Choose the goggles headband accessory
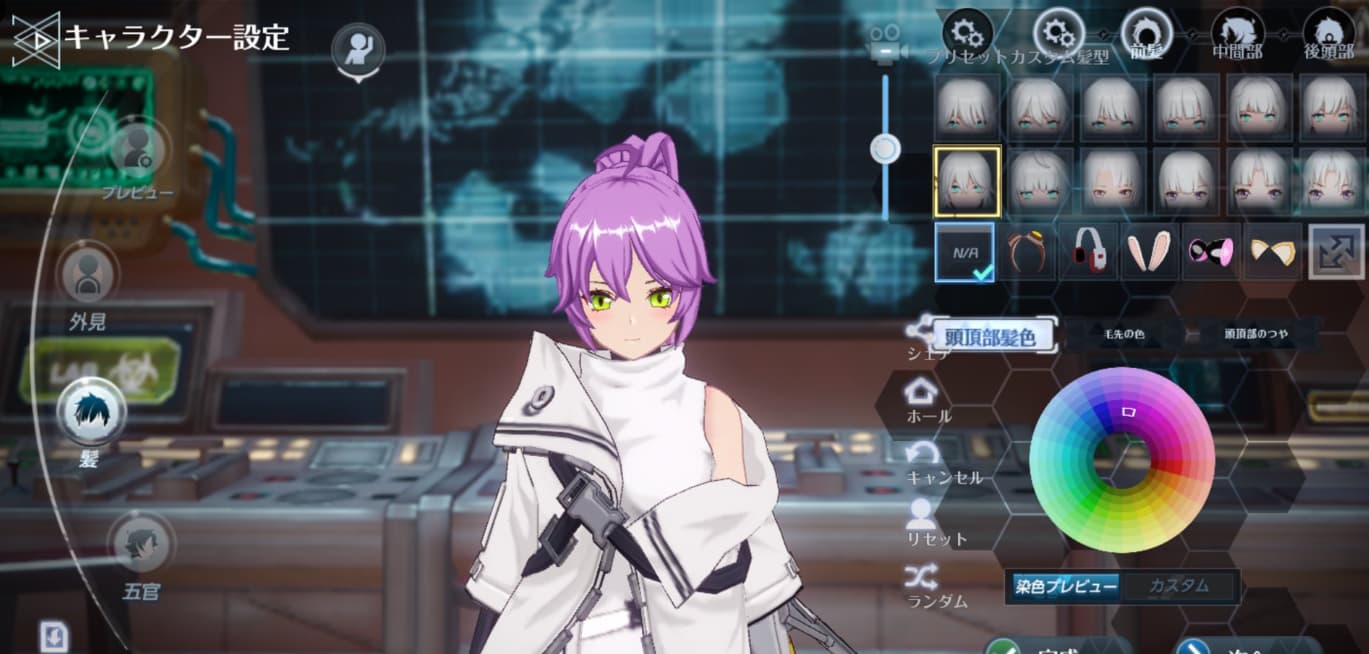Viewport: 1369px width, 654px height. click(x=1026, y=251)
